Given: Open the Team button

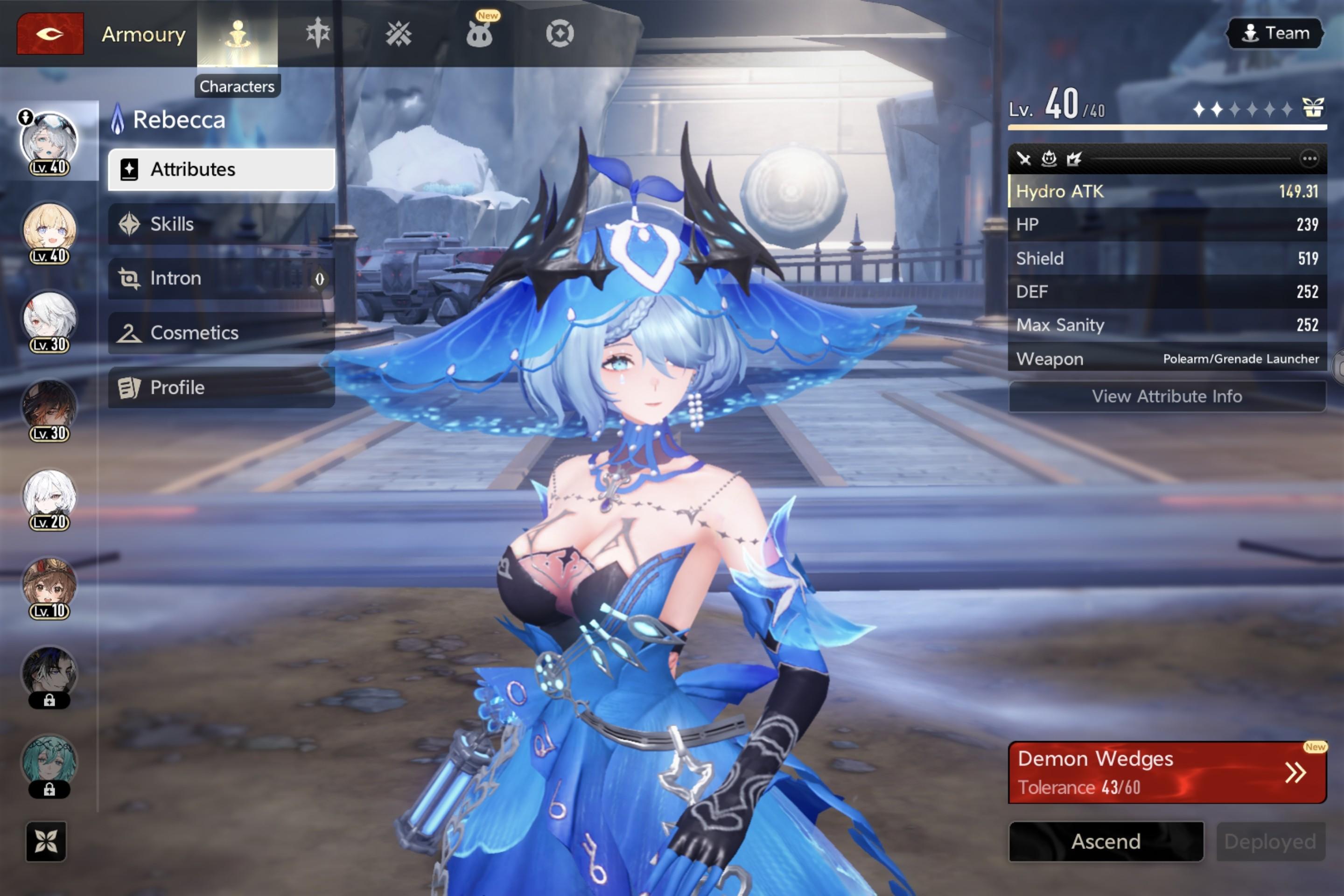Looking at the screenshot, I should click(1275, 33).
